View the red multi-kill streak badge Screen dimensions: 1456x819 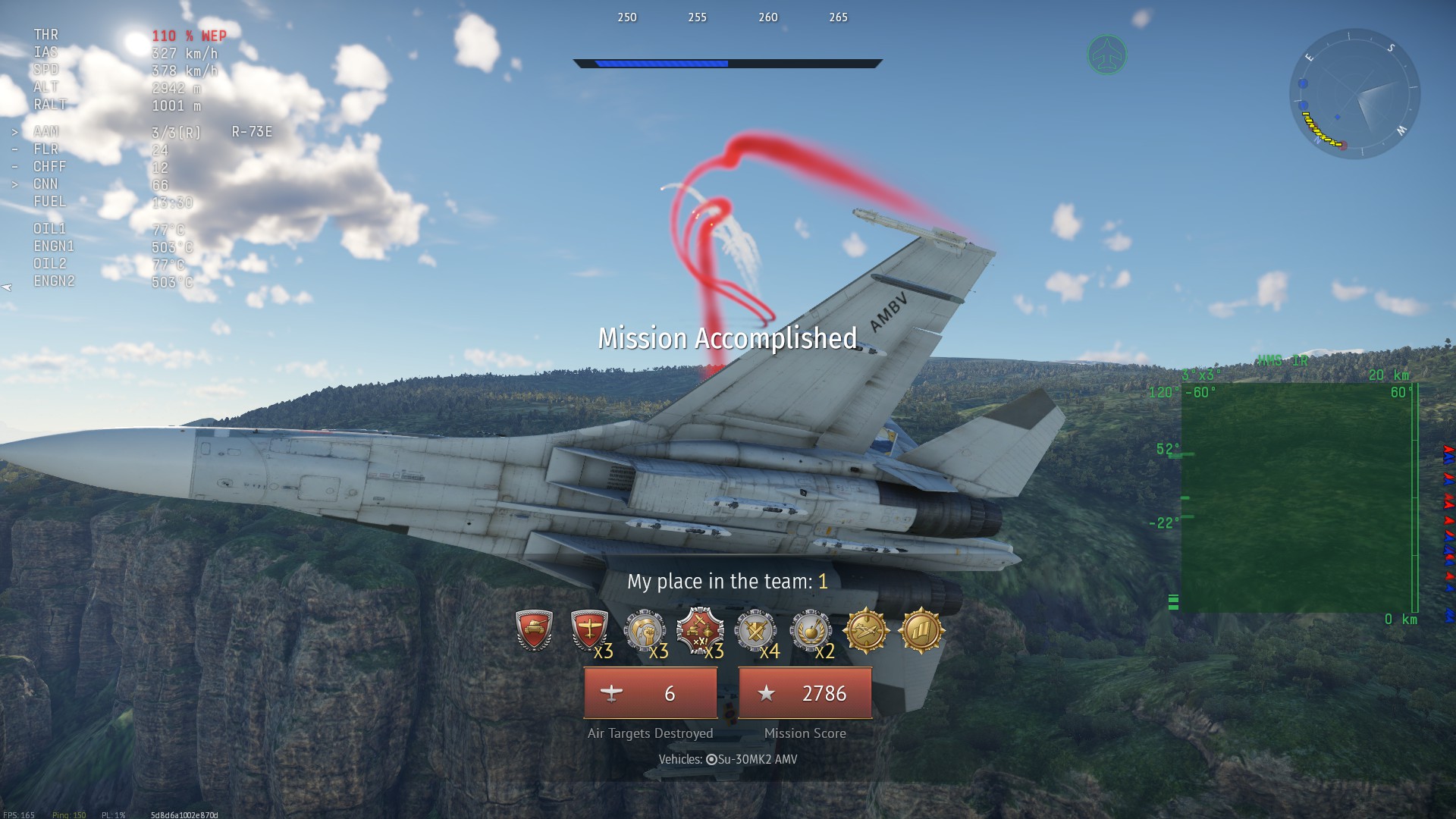point(699,630)
